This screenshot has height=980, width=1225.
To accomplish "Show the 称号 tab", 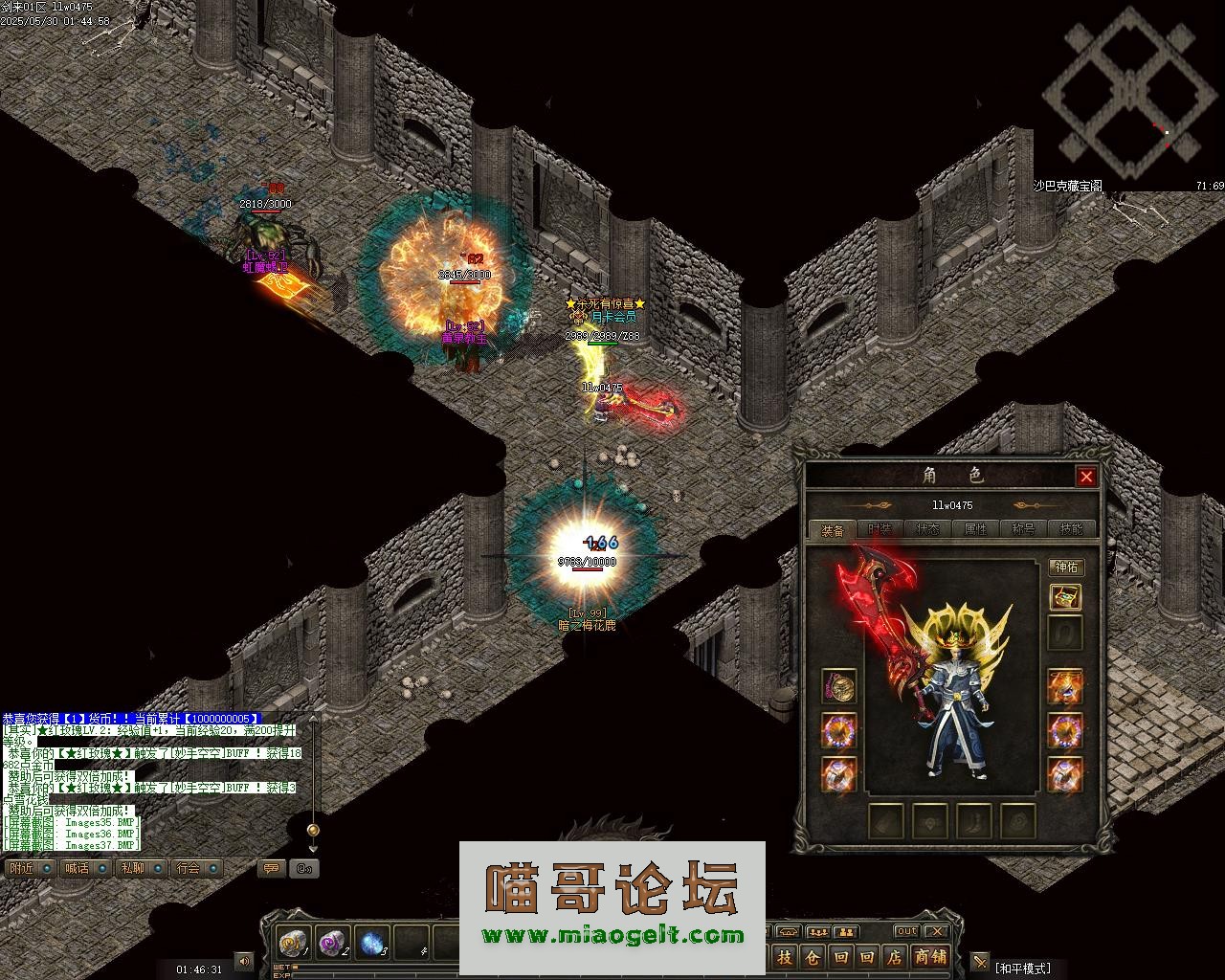I will pyautogui.click(x=1023, y=529).
